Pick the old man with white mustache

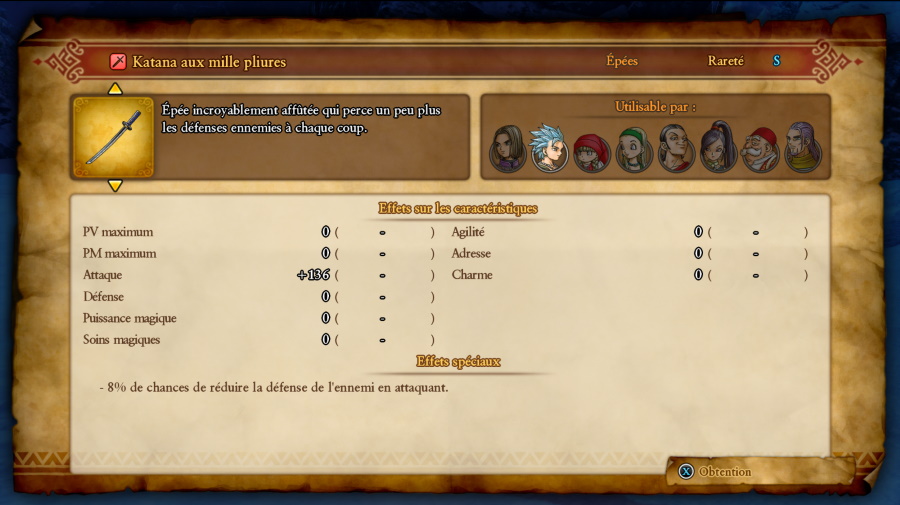(x=760, y=150)
